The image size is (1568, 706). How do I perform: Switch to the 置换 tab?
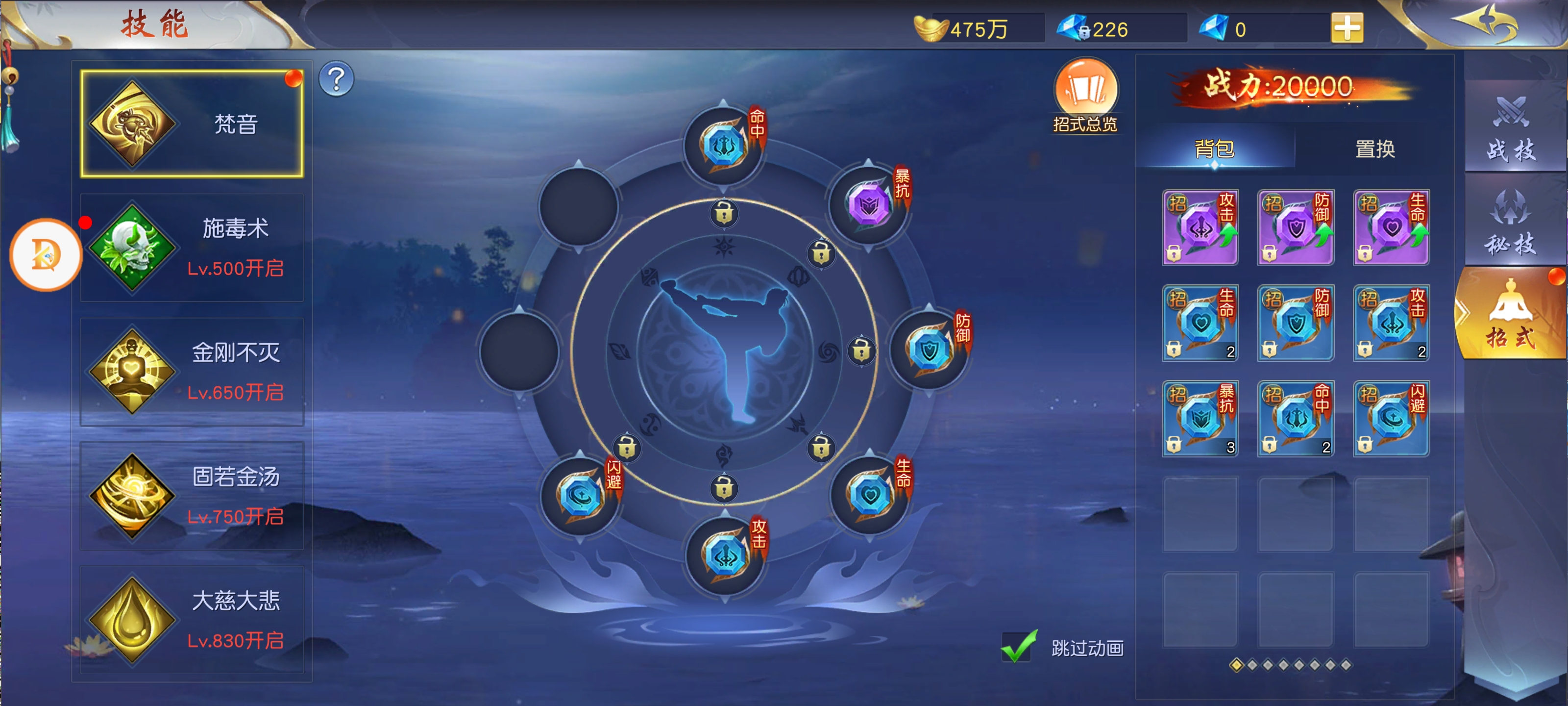pos(1374,149)
